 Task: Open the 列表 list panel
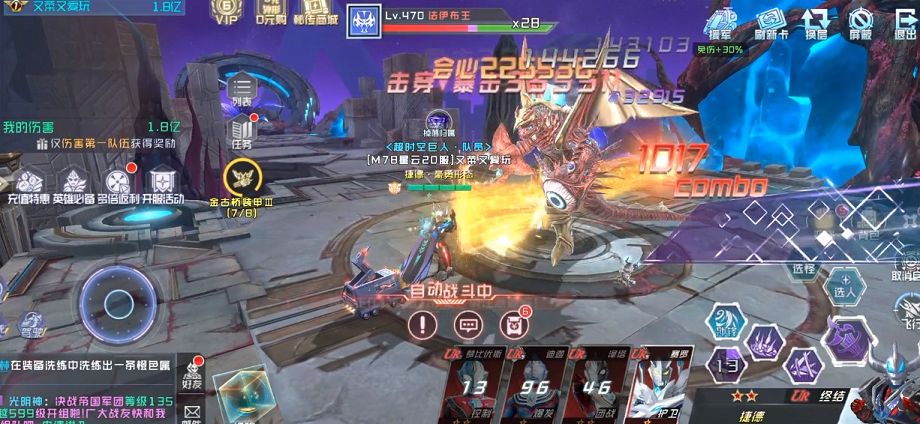click(x=242, y=89)
